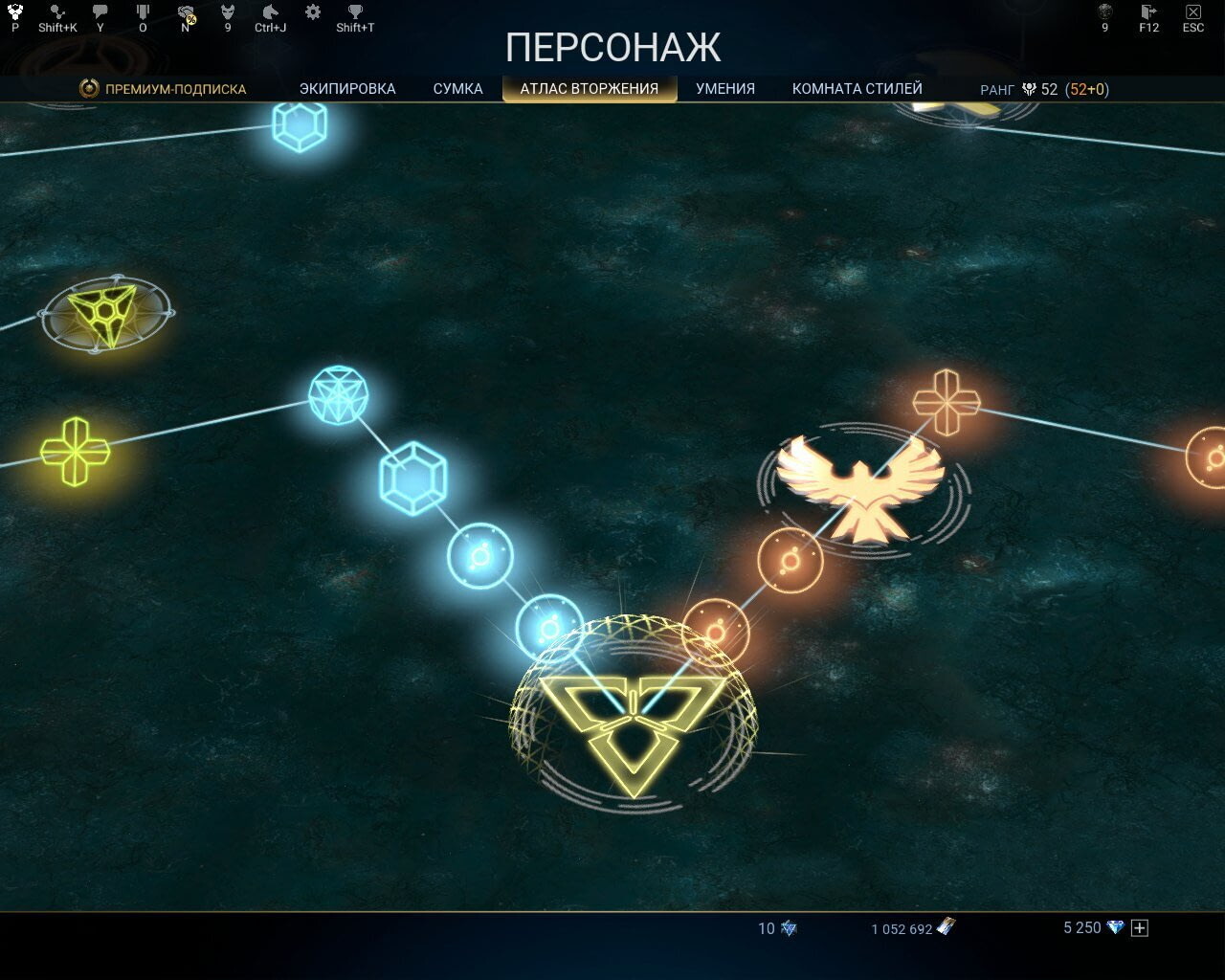The height and width of the screenshot is (980, 1225).
Task: Close the character window with the X
Action: [1192, 12]
